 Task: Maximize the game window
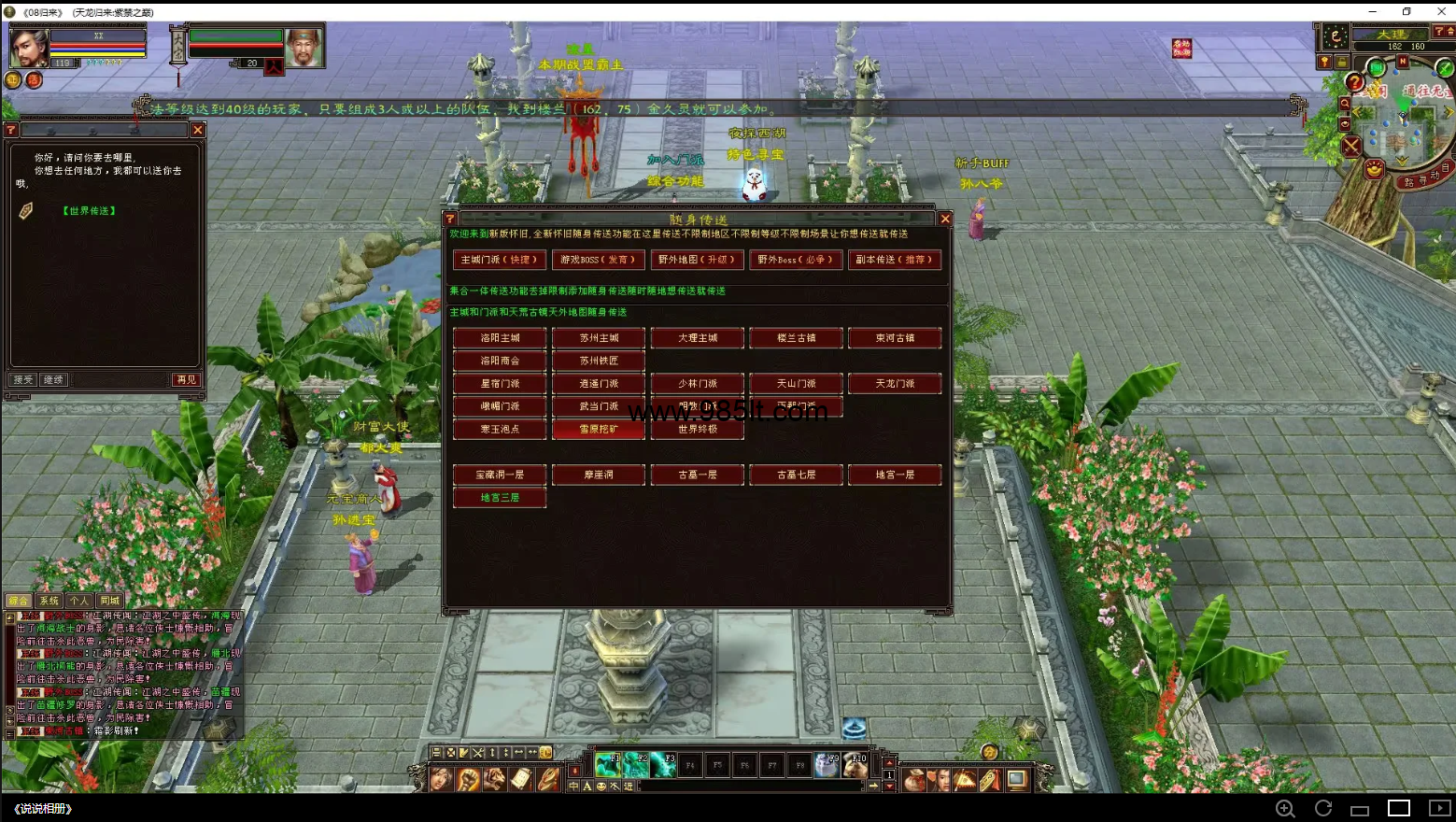1407,11
